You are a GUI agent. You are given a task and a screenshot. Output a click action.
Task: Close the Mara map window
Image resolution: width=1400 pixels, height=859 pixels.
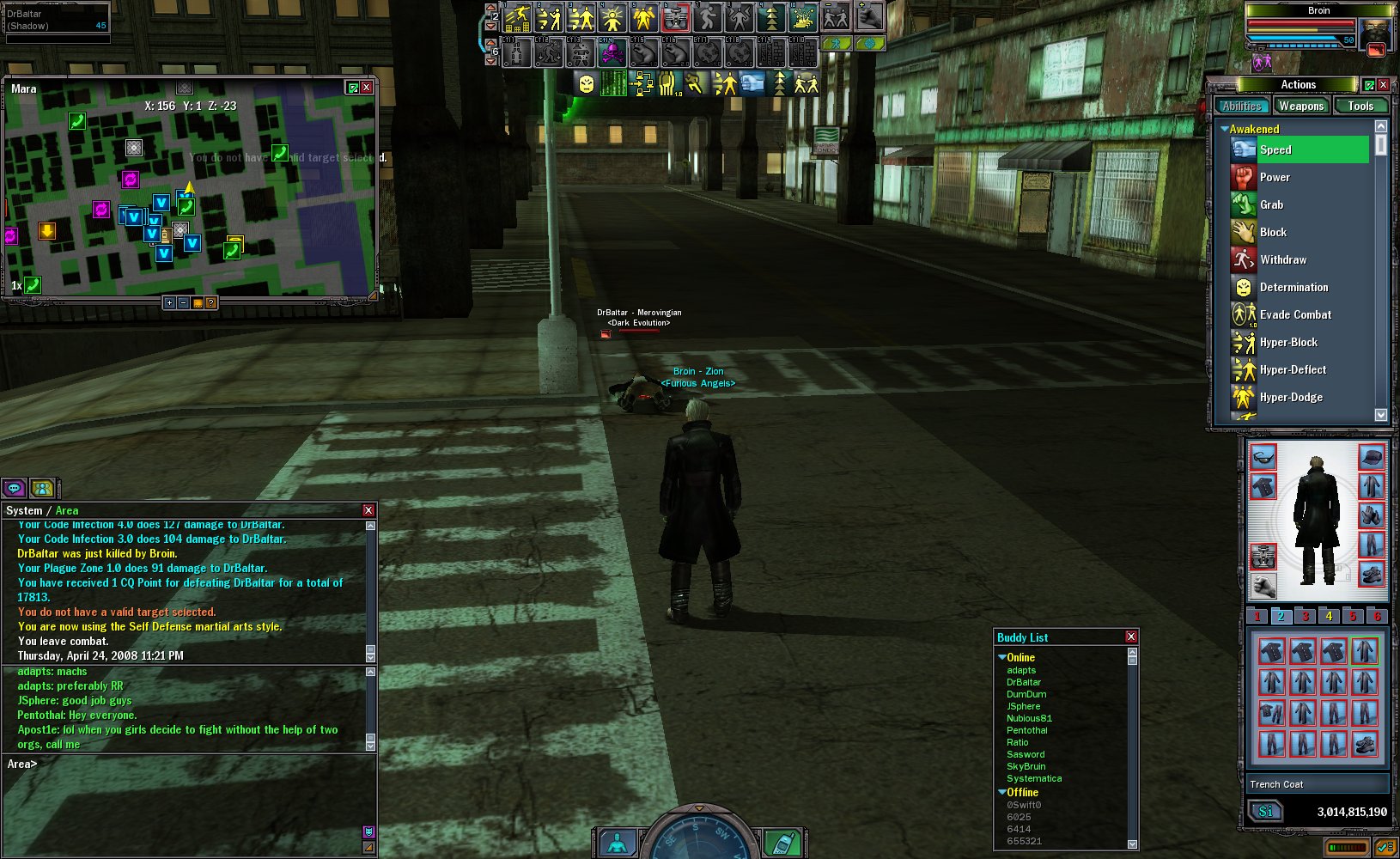point(367,88)
